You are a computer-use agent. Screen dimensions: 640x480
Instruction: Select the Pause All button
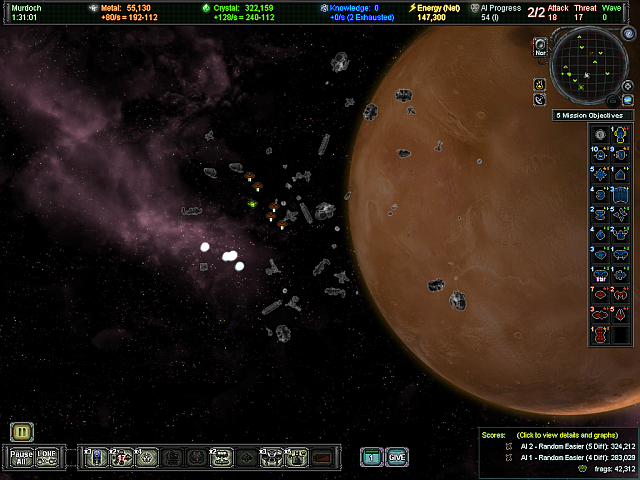(22, 458)
